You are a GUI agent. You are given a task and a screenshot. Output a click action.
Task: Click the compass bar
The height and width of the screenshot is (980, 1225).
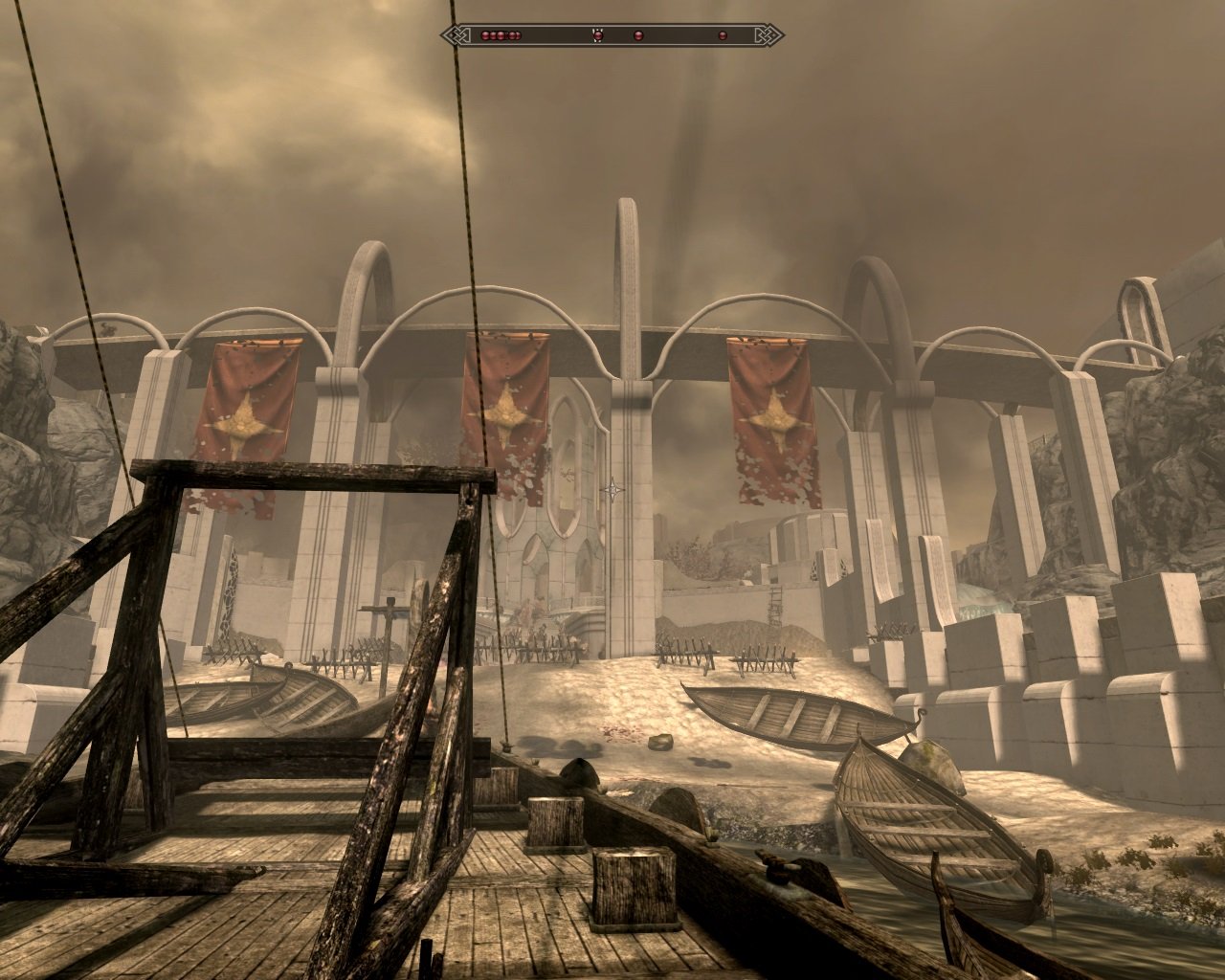point(612,35)
